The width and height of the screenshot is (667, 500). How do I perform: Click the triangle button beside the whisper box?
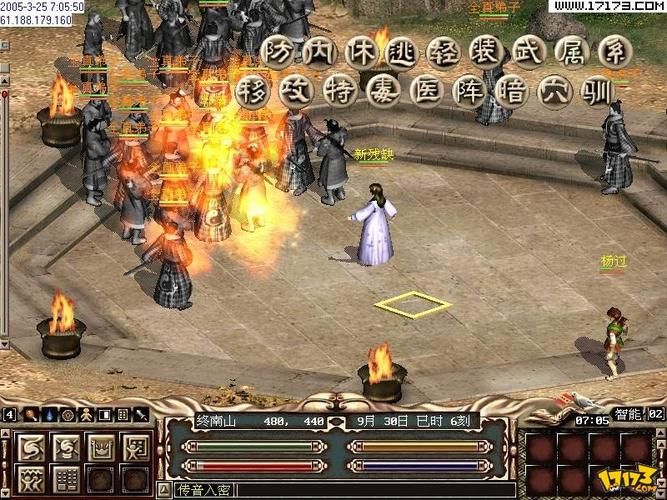165,490
